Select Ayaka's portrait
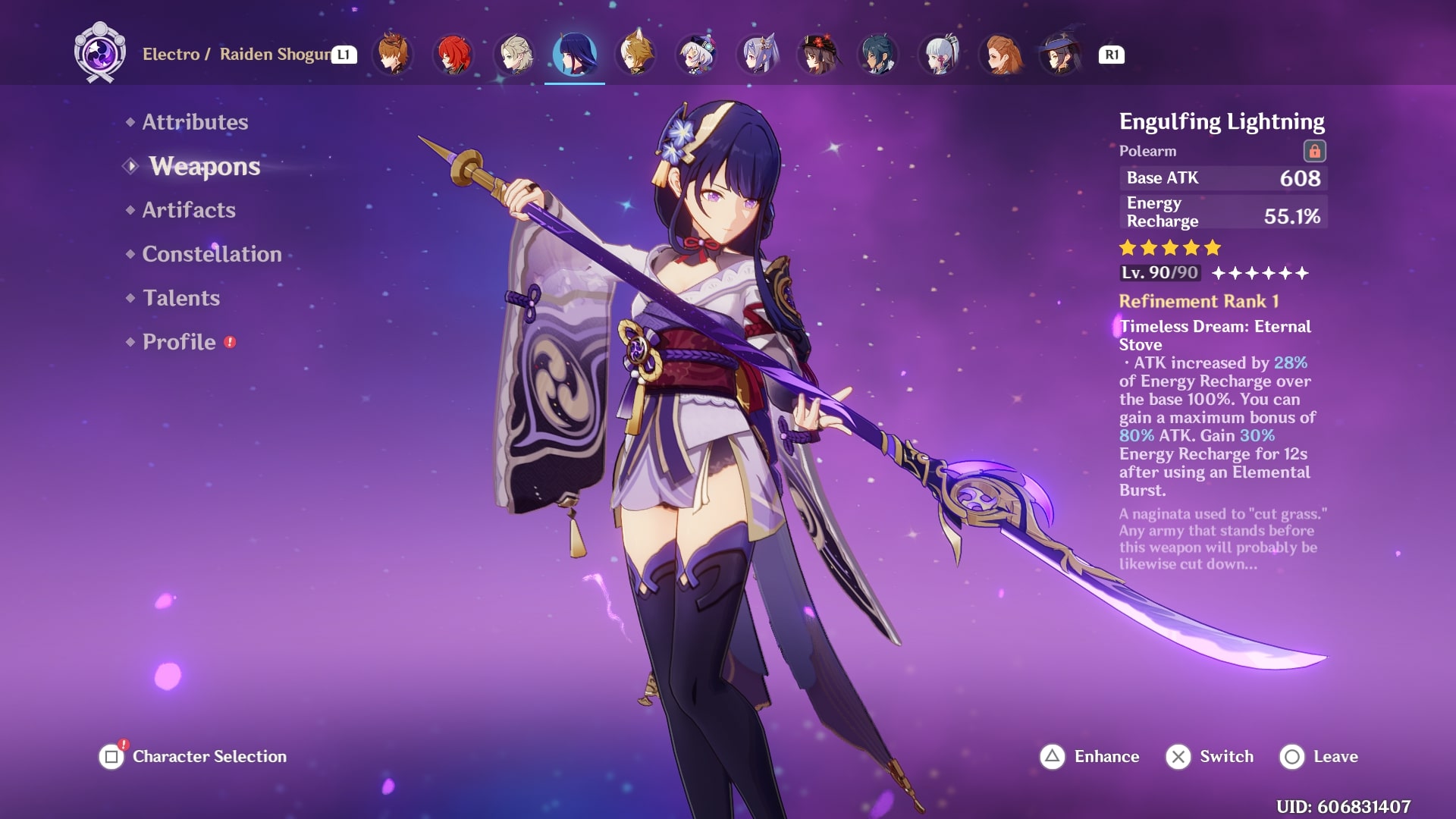1456x819 pixels. (x=939, y=55)
